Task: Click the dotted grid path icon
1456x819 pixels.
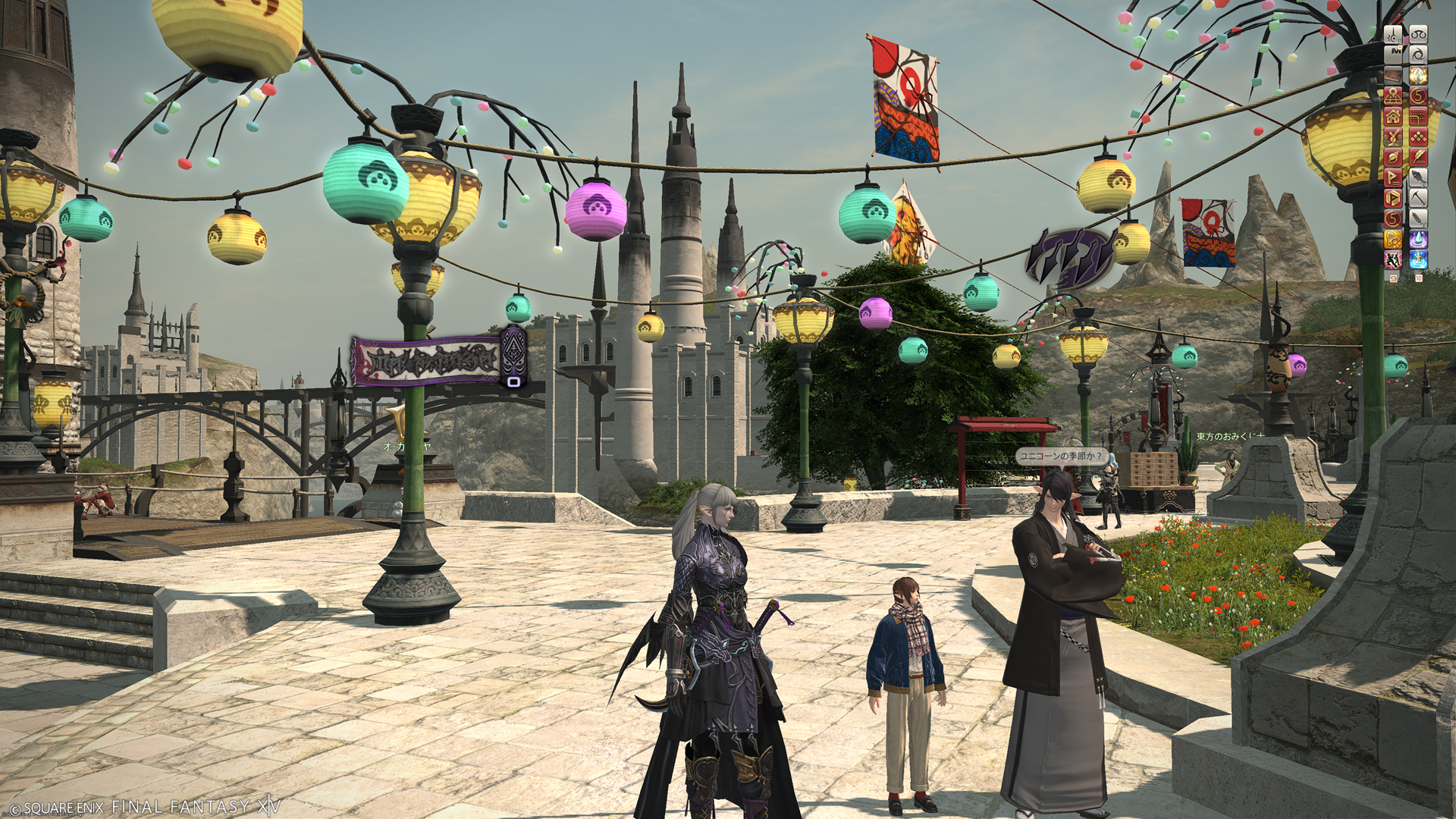Action: tap(1418, 116)
